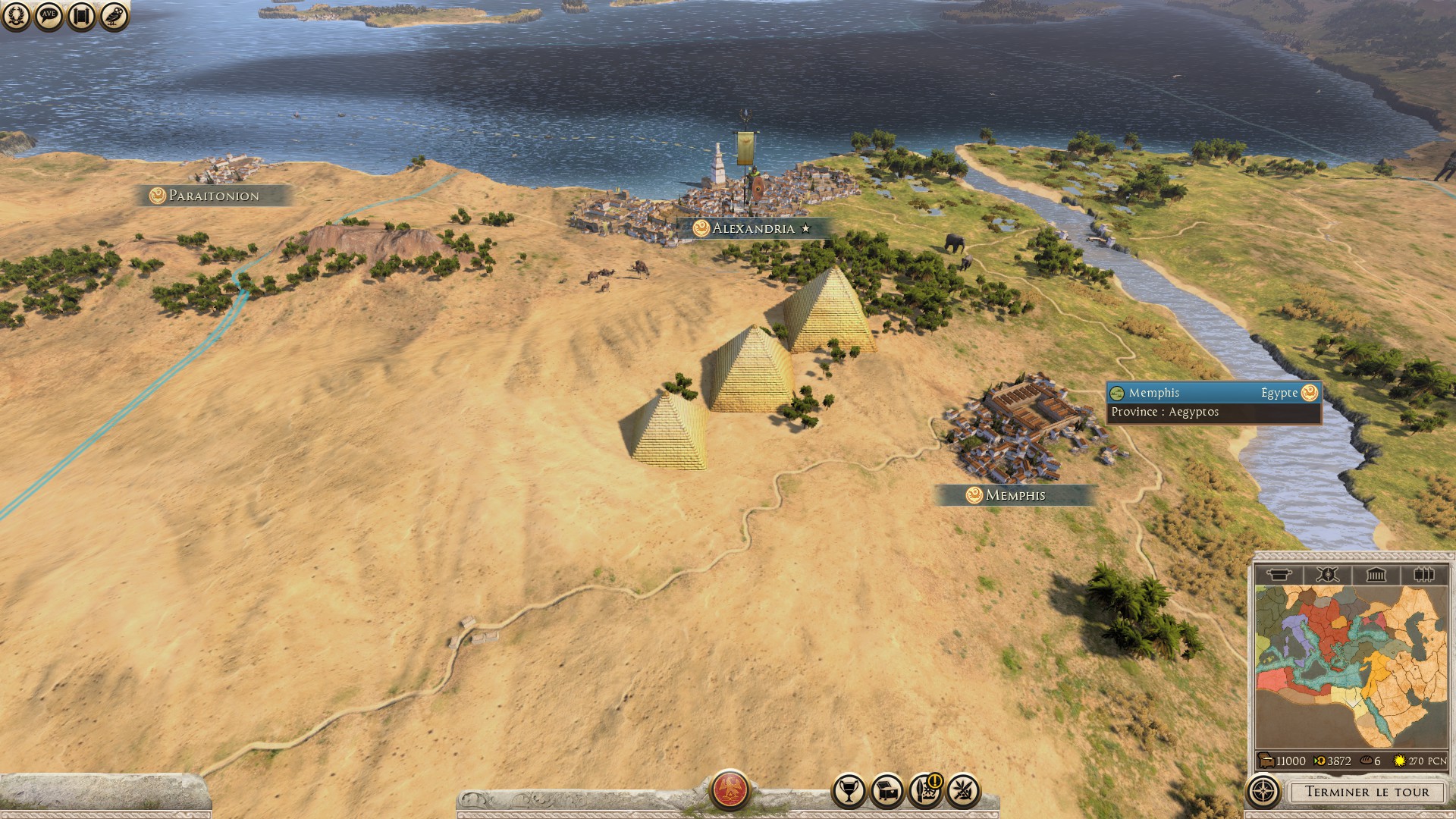Open the owl encyclopedia icon
1456x819 pixels.
114,16
